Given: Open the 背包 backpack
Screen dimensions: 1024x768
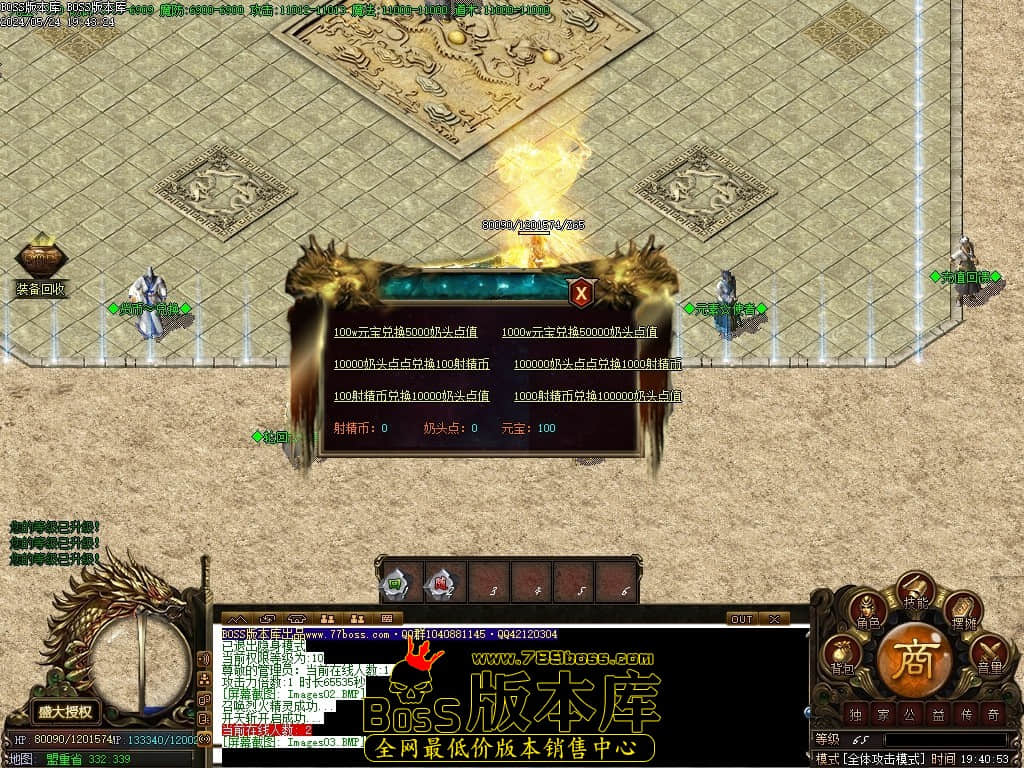Looking at the screenshot, I should point(842,656).
